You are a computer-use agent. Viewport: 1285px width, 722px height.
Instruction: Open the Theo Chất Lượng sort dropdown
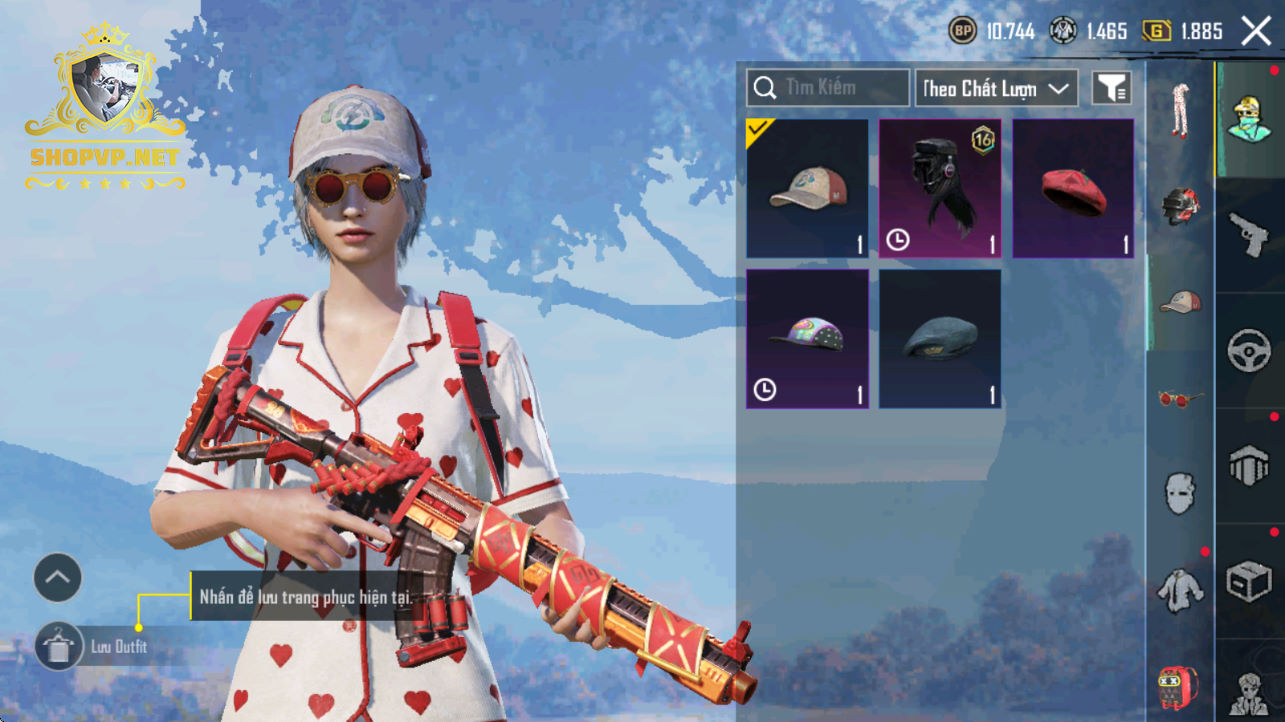[x=996, y=88]
